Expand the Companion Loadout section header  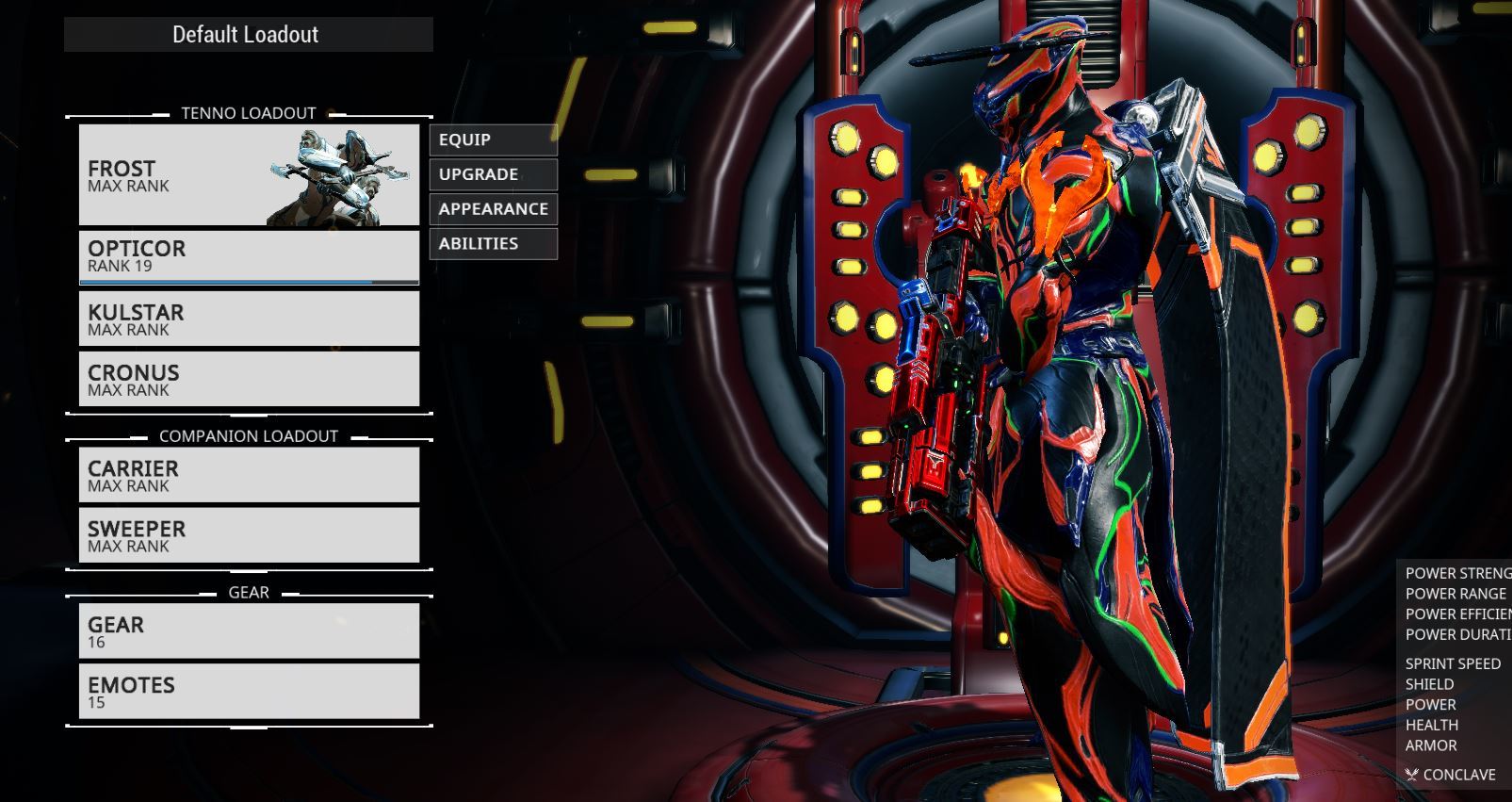click(x=249, y=436)
